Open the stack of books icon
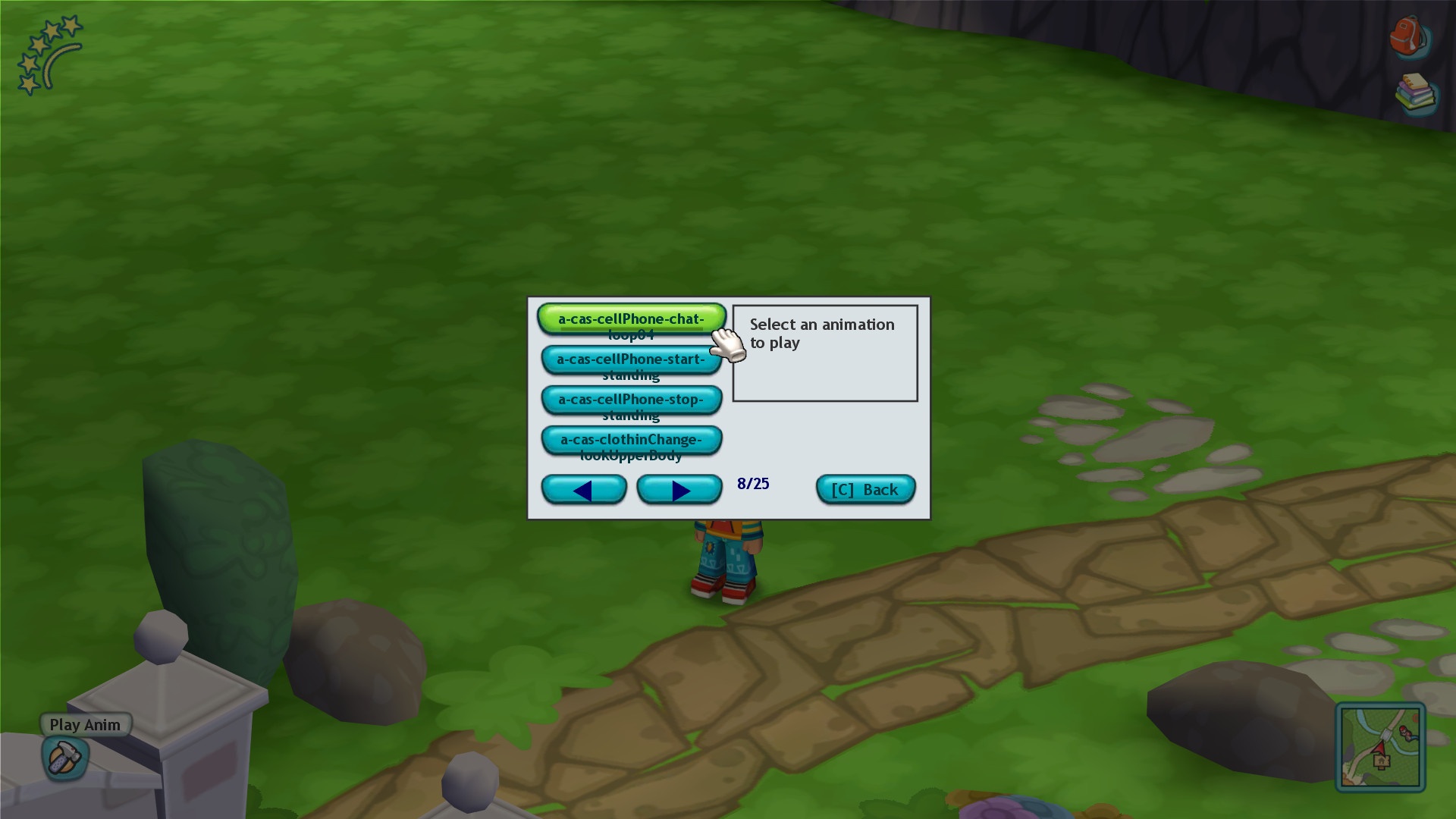The width and height of the screenshot is (1456, 819). (1415, 95)
